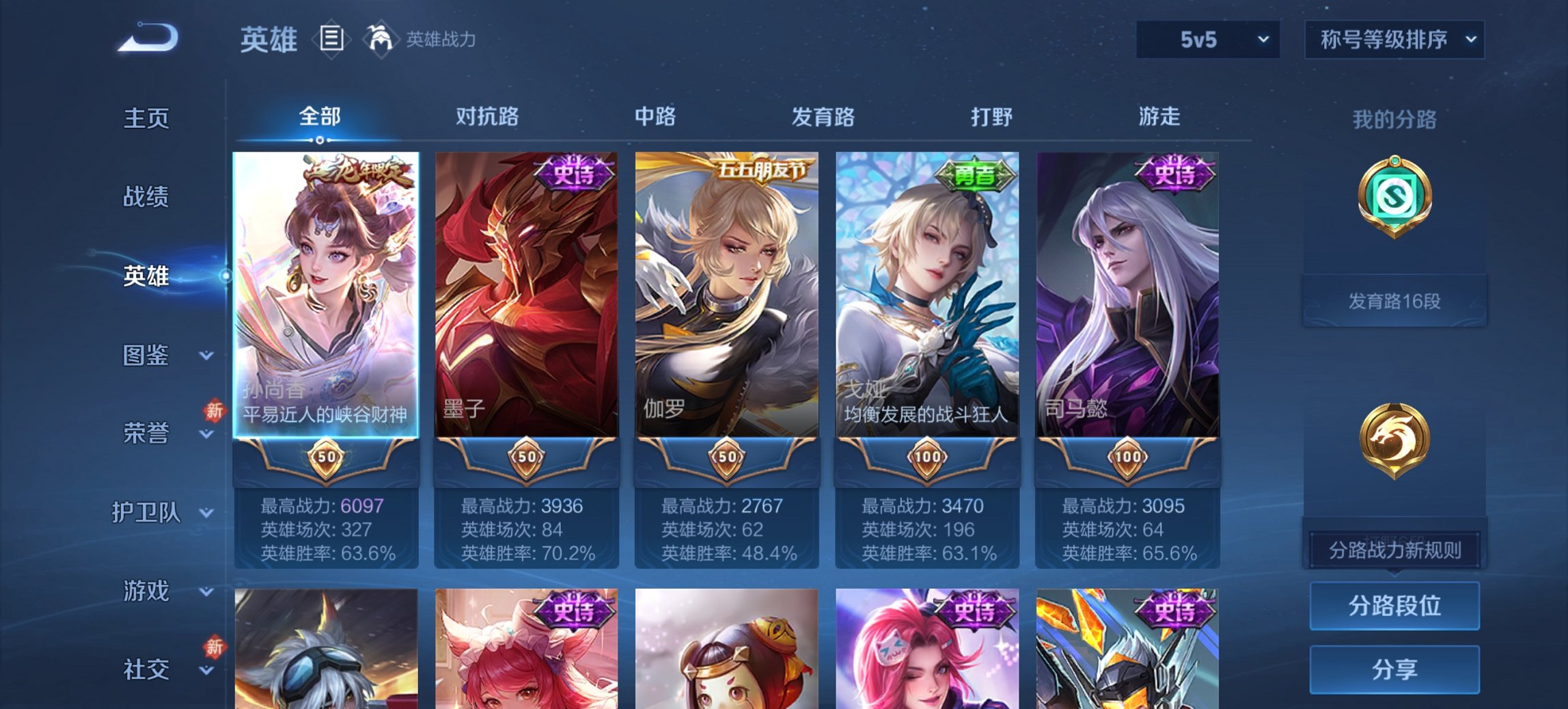This screenshot has width=1568, height=709.
Task: Expand the 图鉴 sidebar section
Action: (146, 356)
